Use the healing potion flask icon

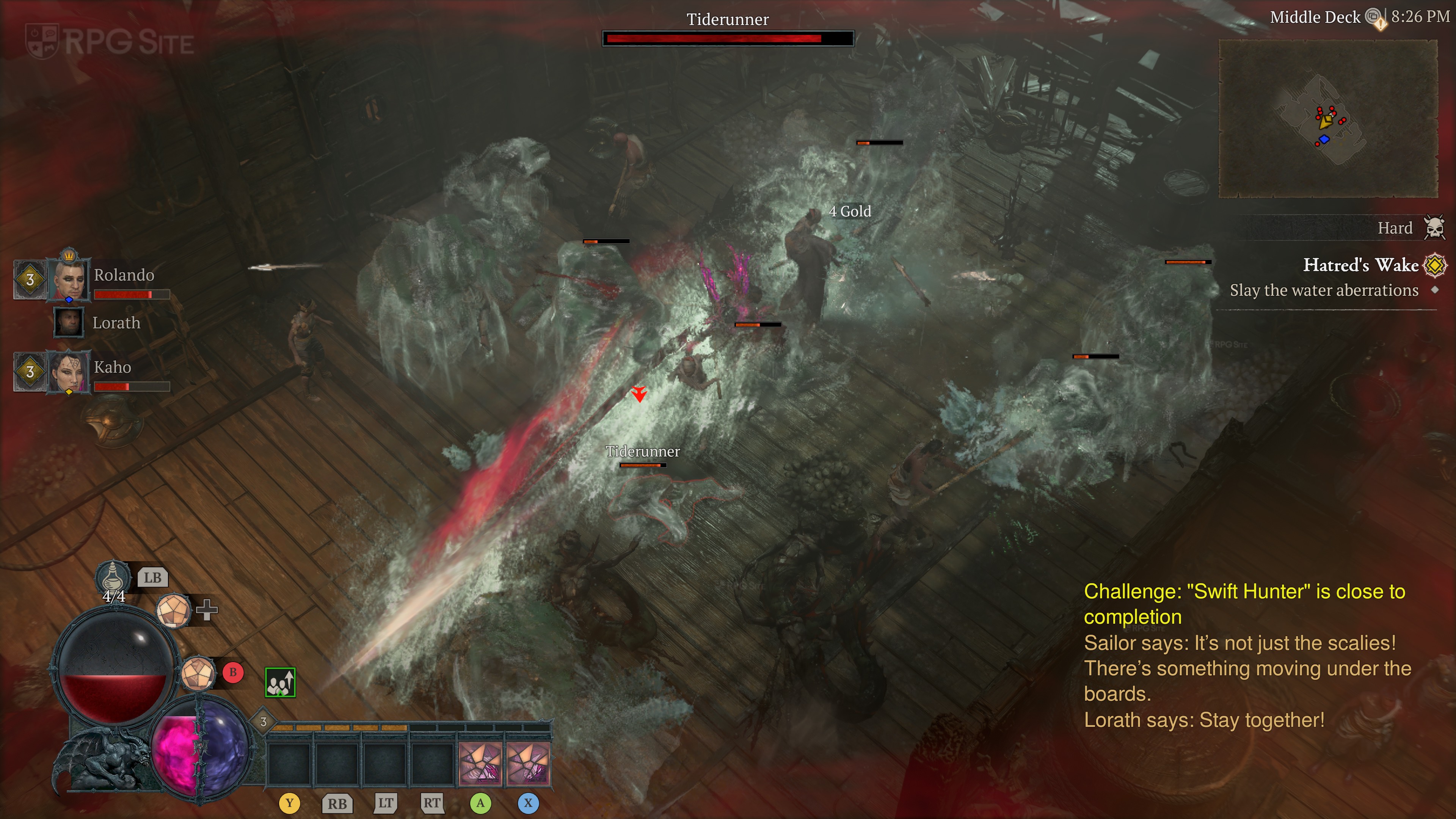[x=113, y=576]
